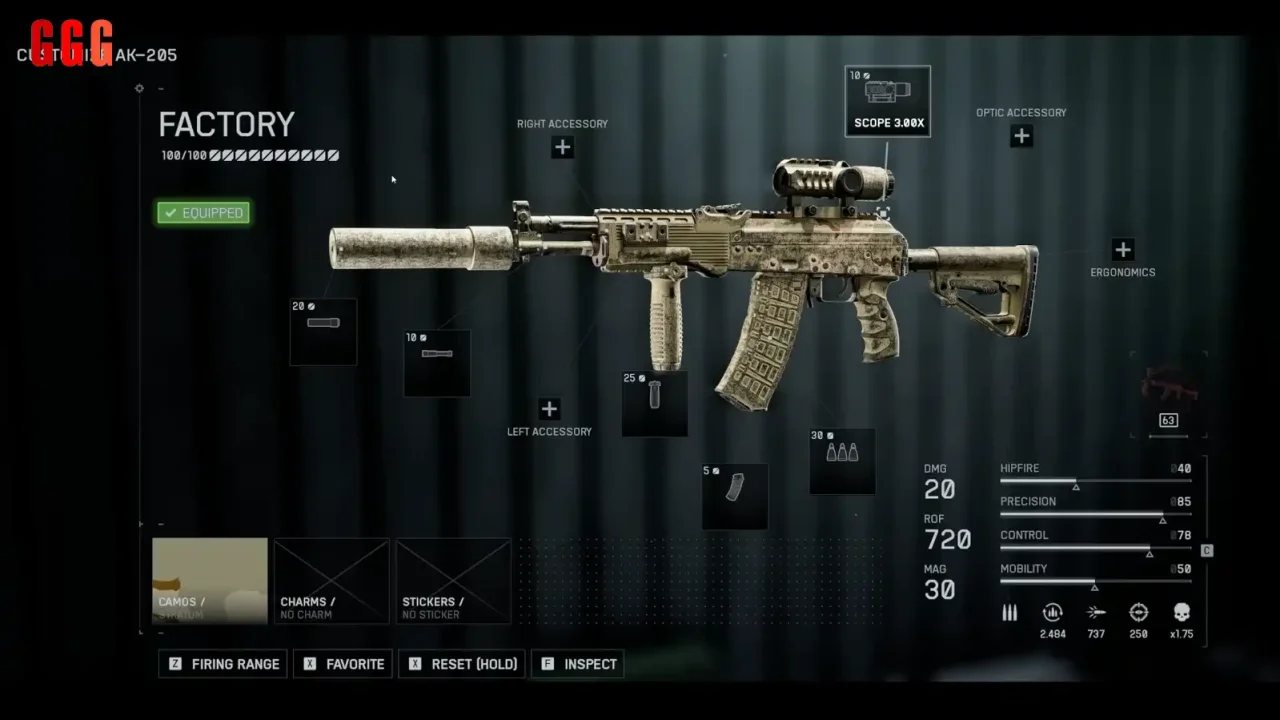The width and height of the screenshot is (1280, 720).
Task: Collapse the Factory loadout section
Action: tap(161, 88)
